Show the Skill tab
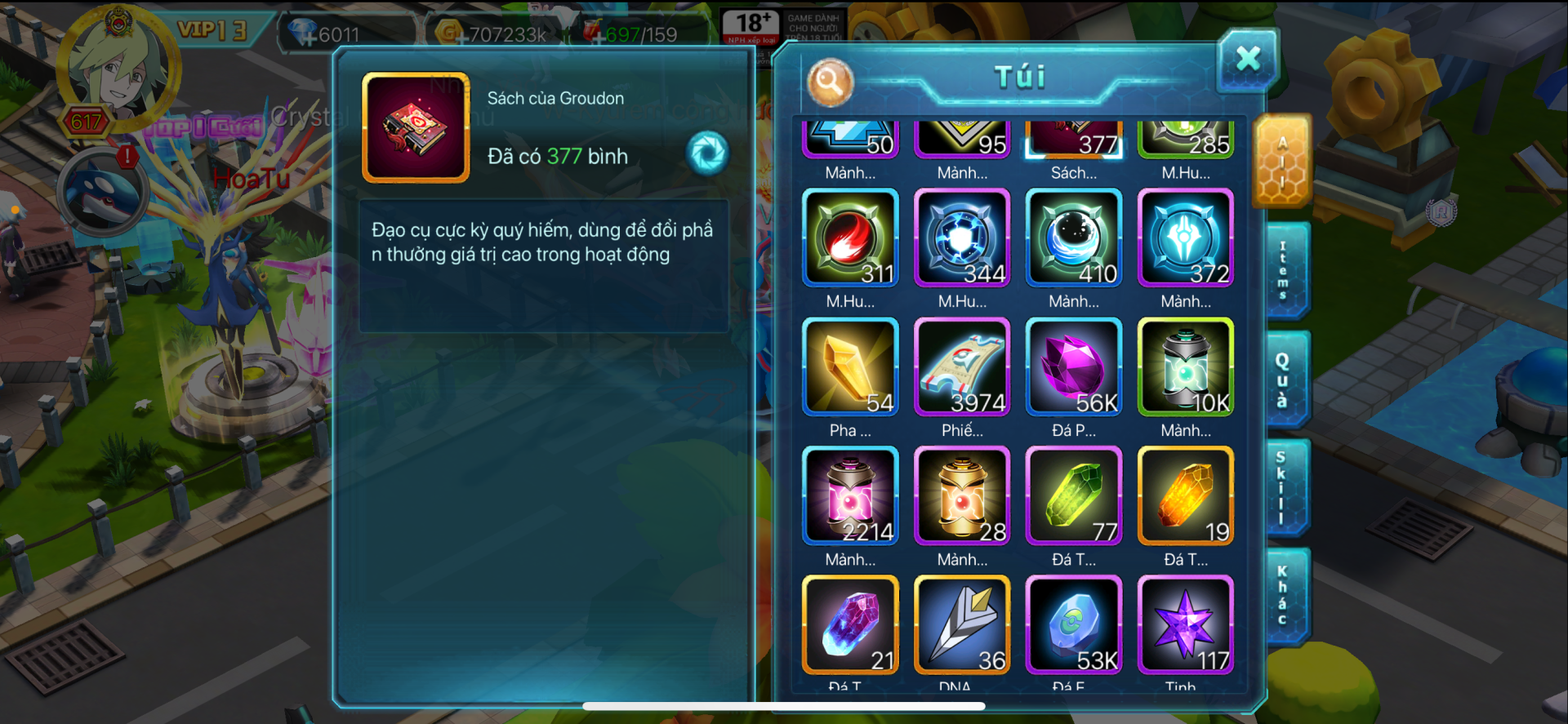 (1282, 487)
